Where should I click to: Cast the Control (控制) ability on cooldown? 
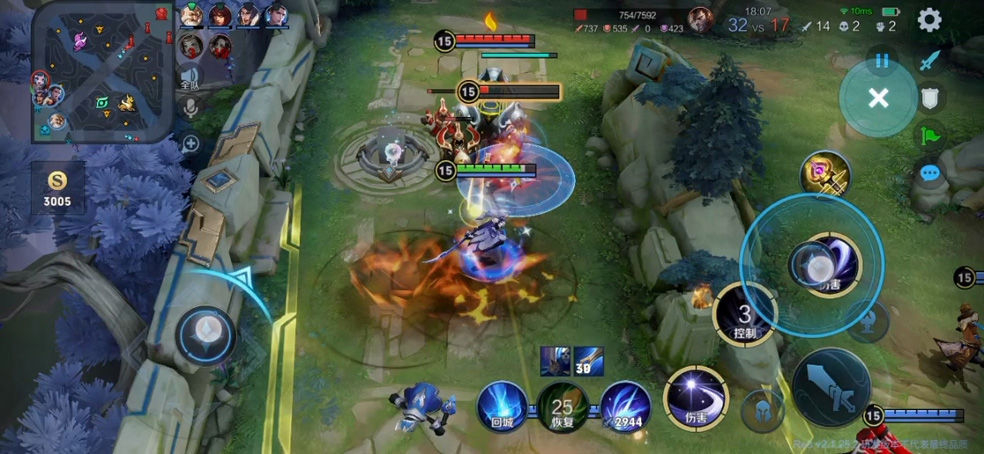click(745, 314)
